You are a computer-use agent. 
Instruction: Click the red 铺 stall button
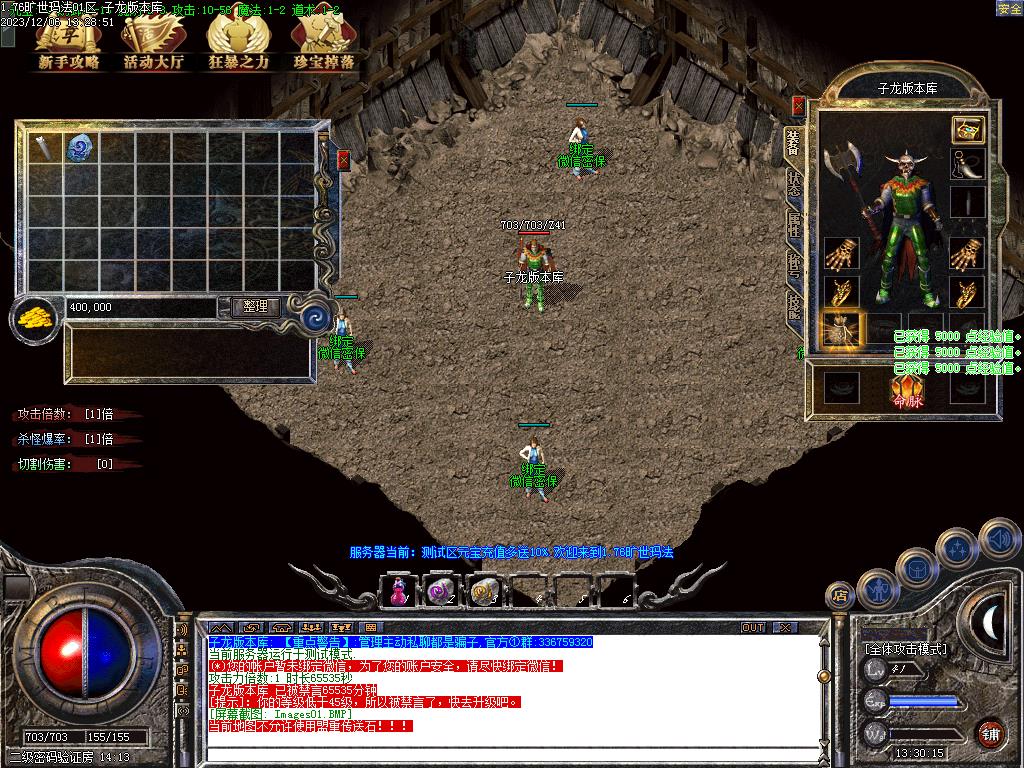click(x=991, y=733)
